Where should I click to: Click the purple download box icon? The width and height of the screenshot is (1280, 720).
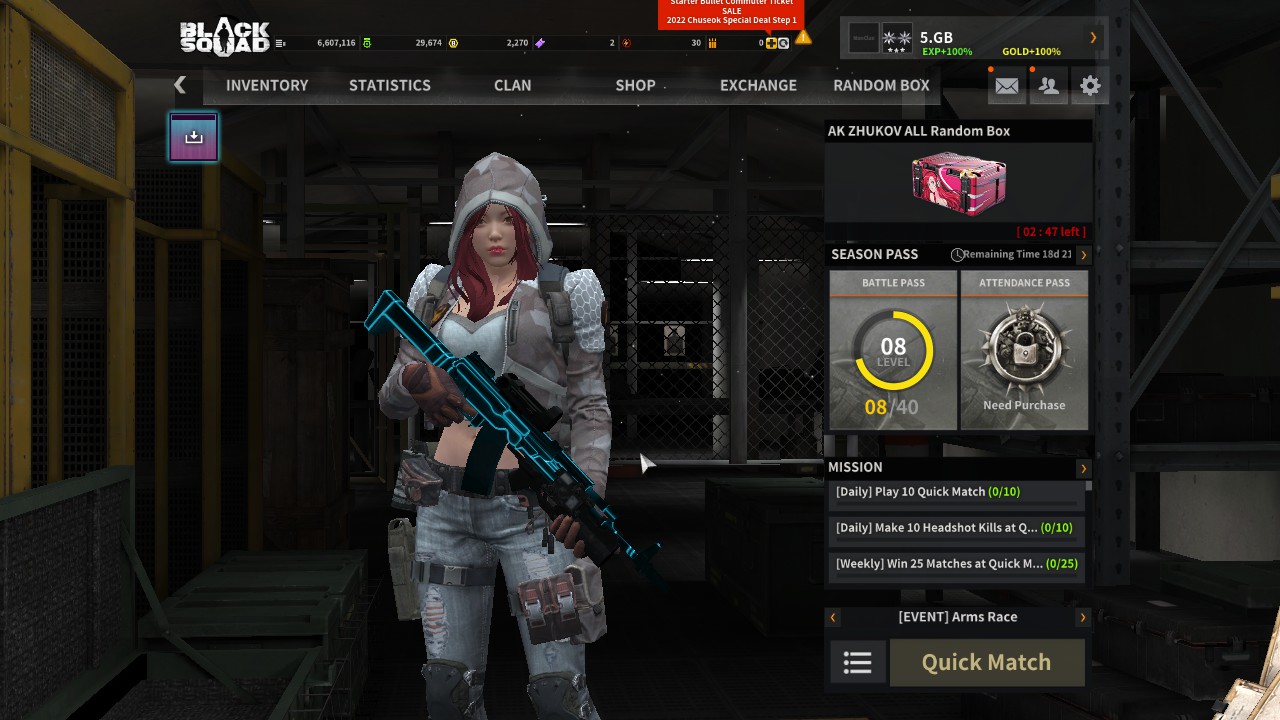[194, 137]
